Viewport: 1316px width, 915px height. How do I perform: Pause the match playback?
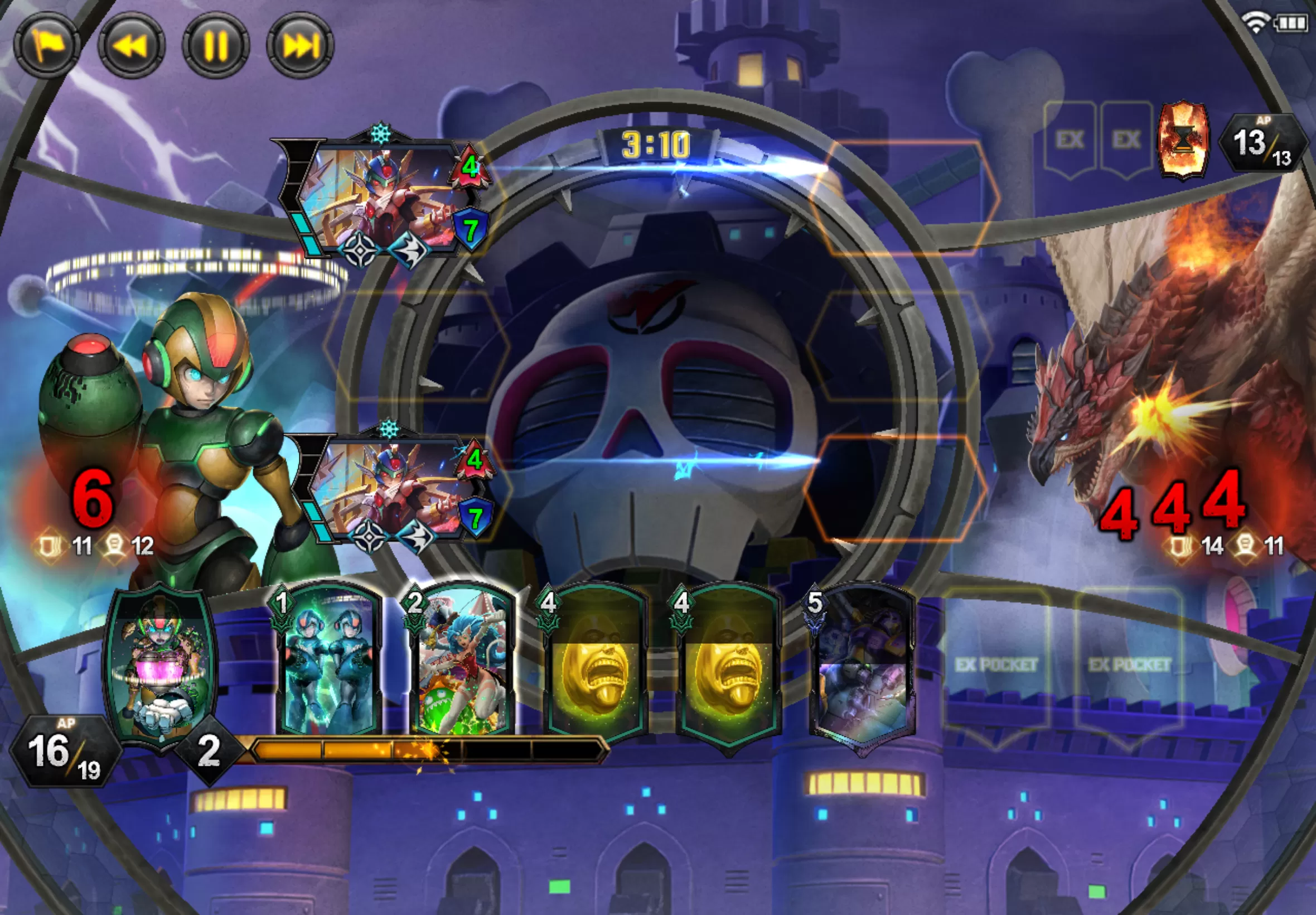[x=215, y=45]
